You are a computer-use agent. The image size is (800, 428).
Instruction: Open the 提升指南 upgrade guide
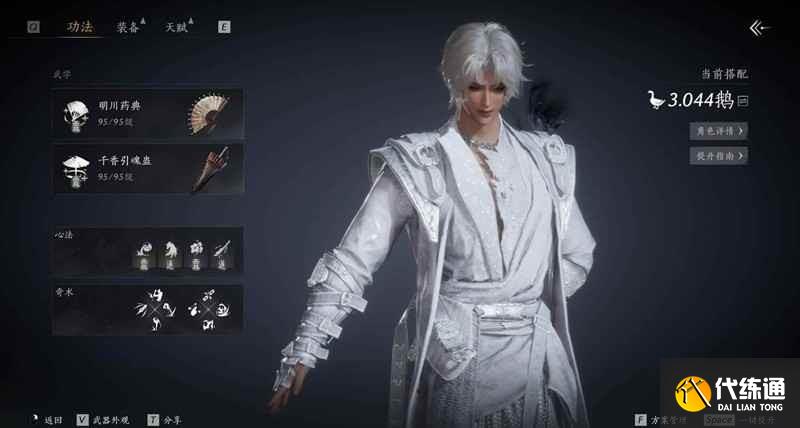point(718,155)
